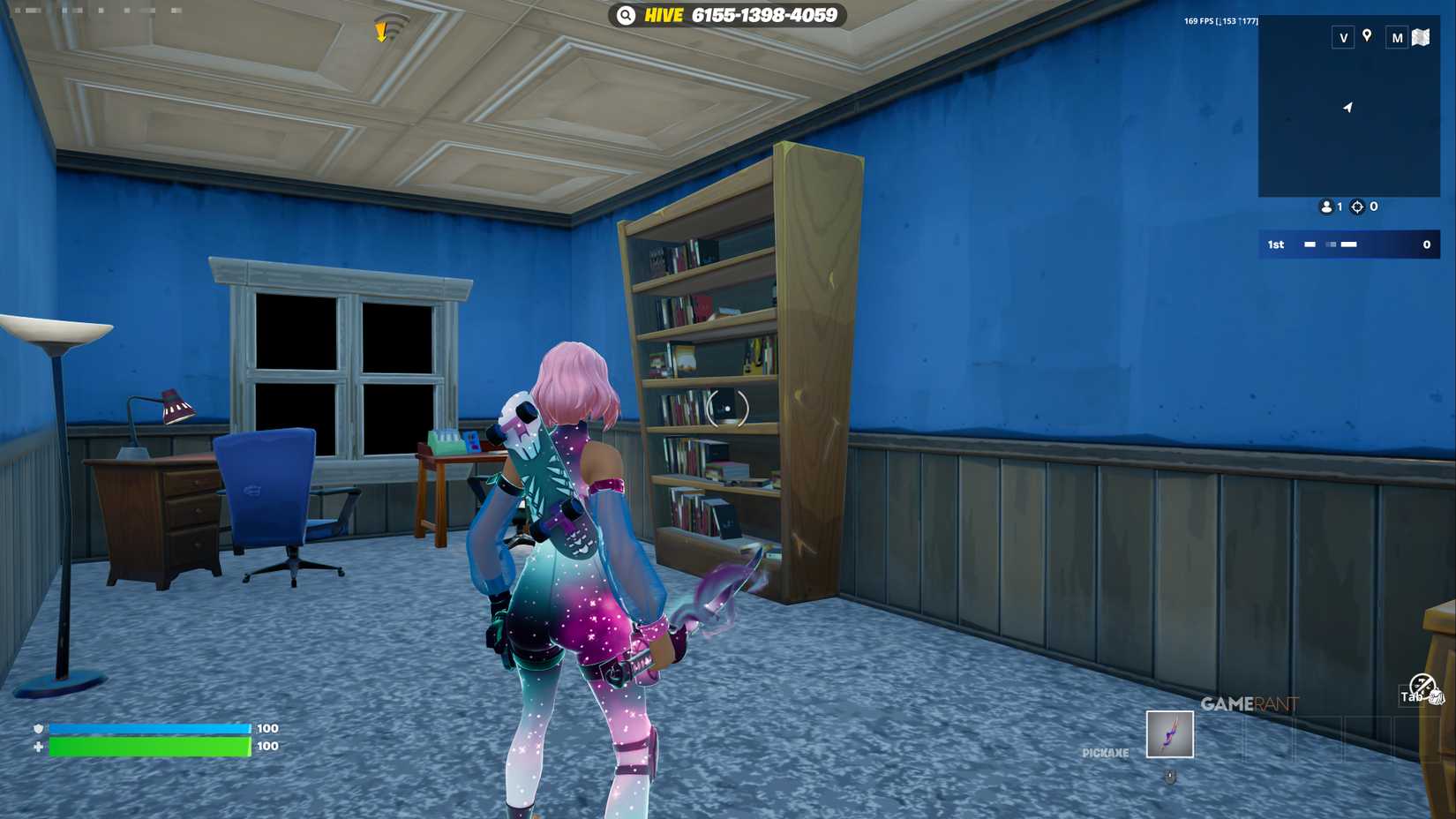
Task: Toggle the V keybind box above the minimap
Action: (1344, 37)
